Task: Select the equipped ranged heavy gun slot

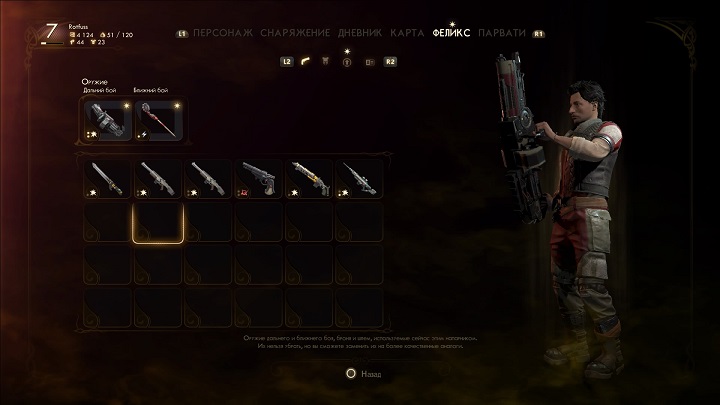Action: click(106, 119)
